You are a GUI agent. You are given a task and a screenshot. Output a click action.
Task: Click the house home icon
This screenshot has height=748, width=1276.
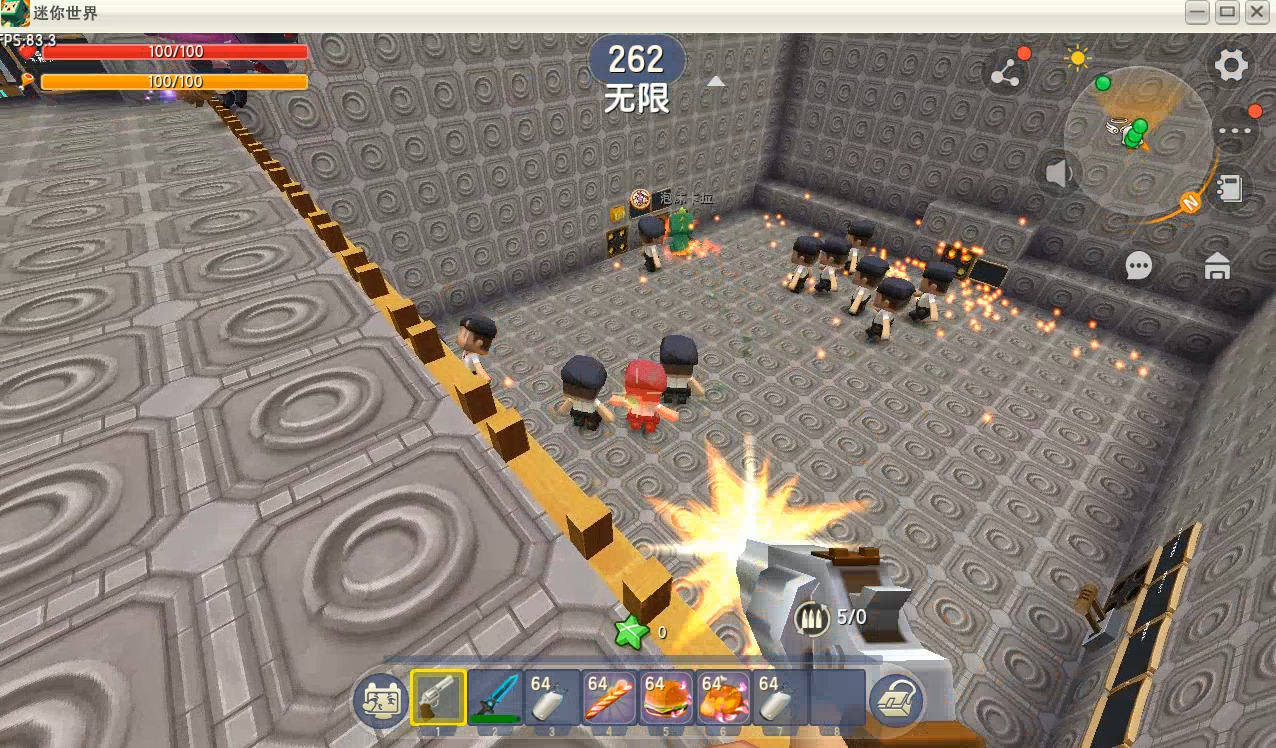(1217, 266)
